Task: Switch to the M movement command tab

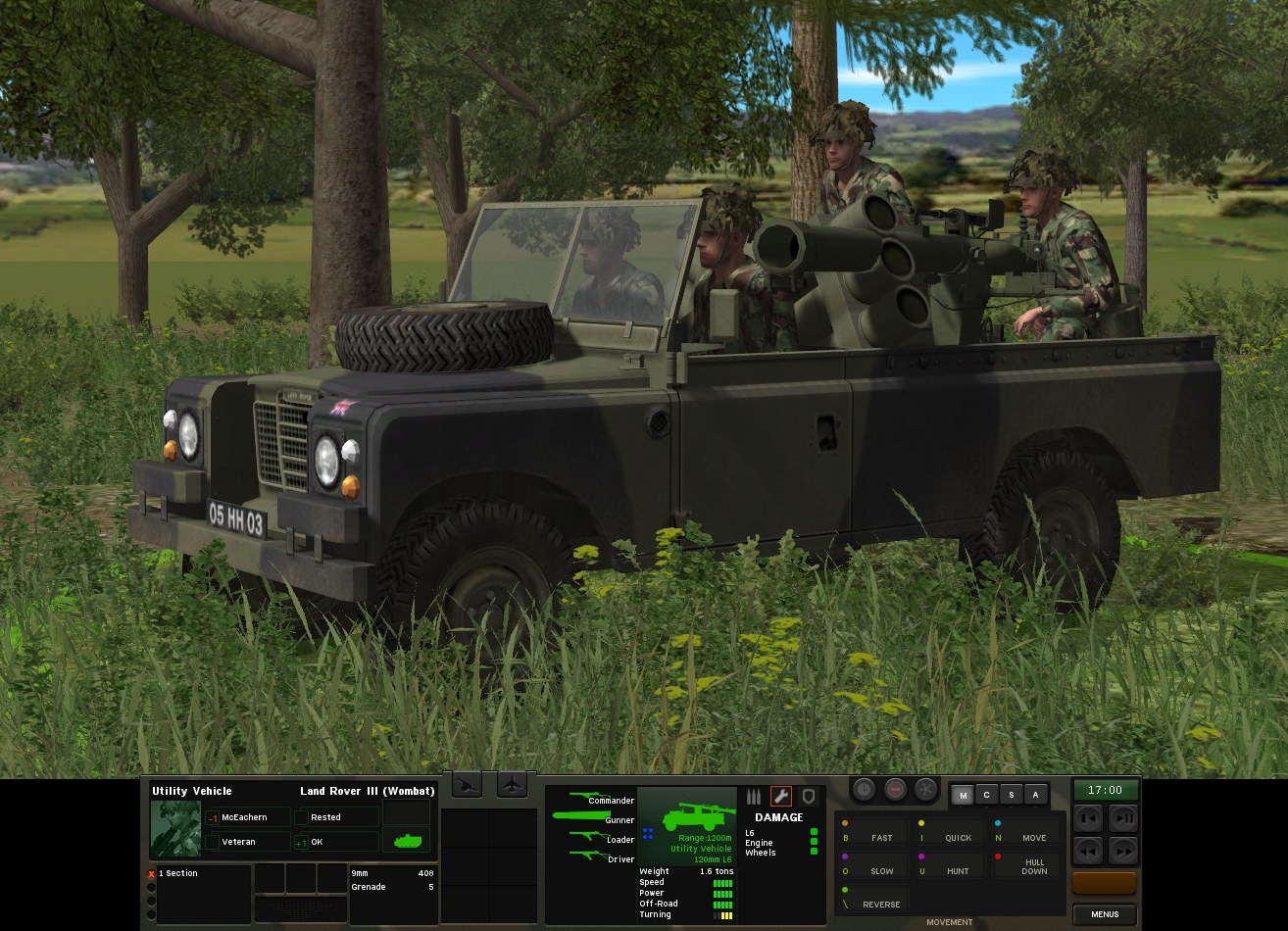Action: [x=964, y=796]
